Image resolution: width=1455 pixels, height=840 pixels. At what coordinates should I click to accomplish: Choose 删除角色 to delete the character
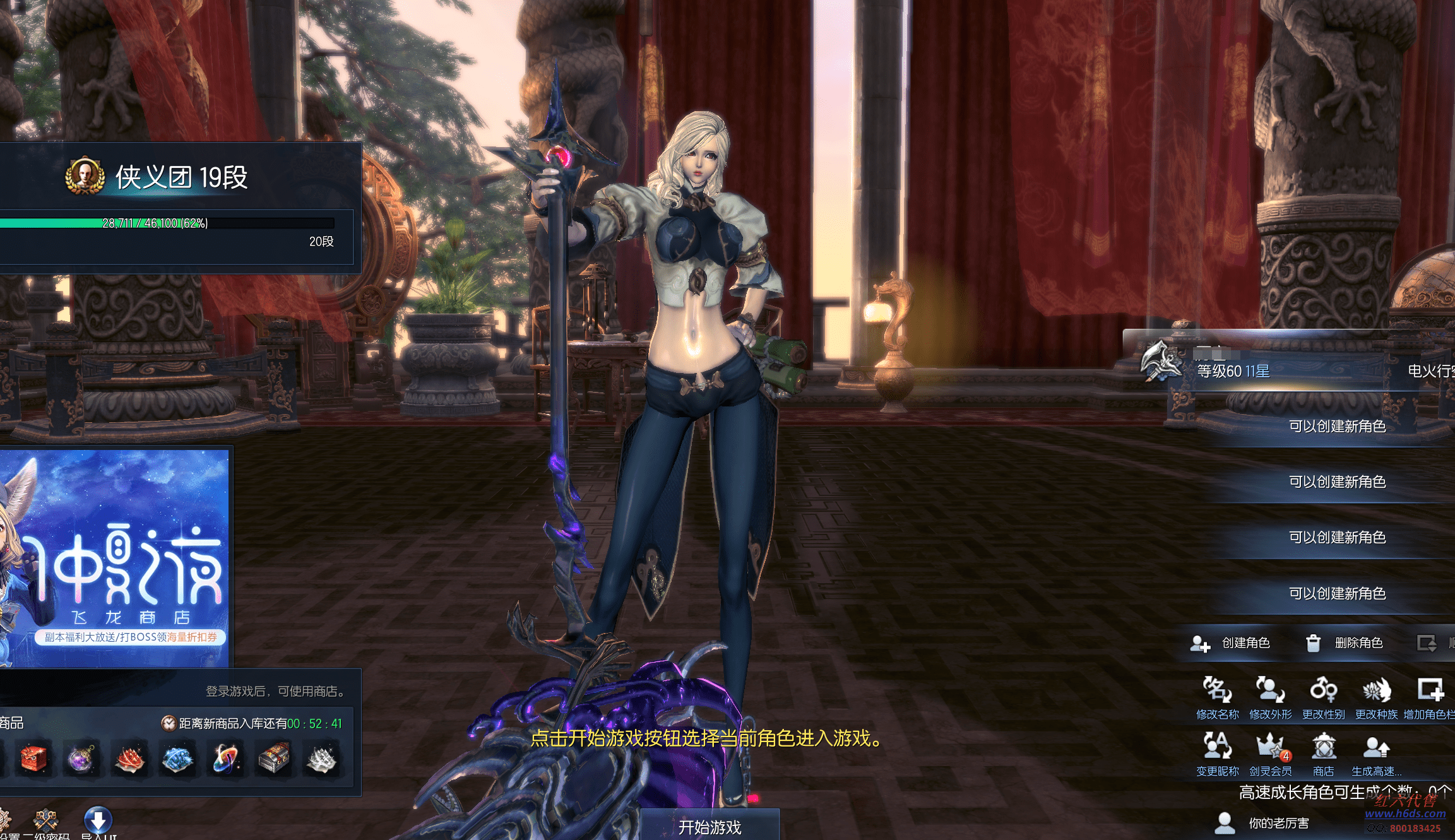coord(1345,643)
